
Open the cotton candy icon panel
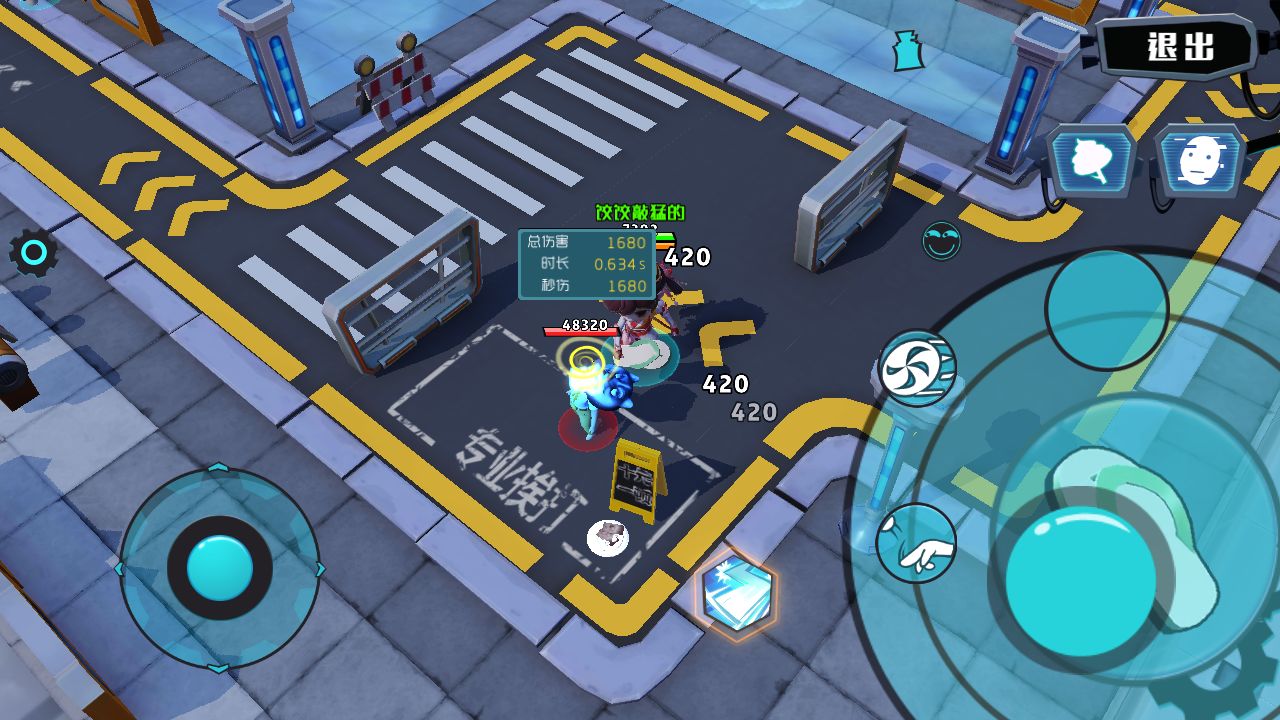[x=1091, y=162]
